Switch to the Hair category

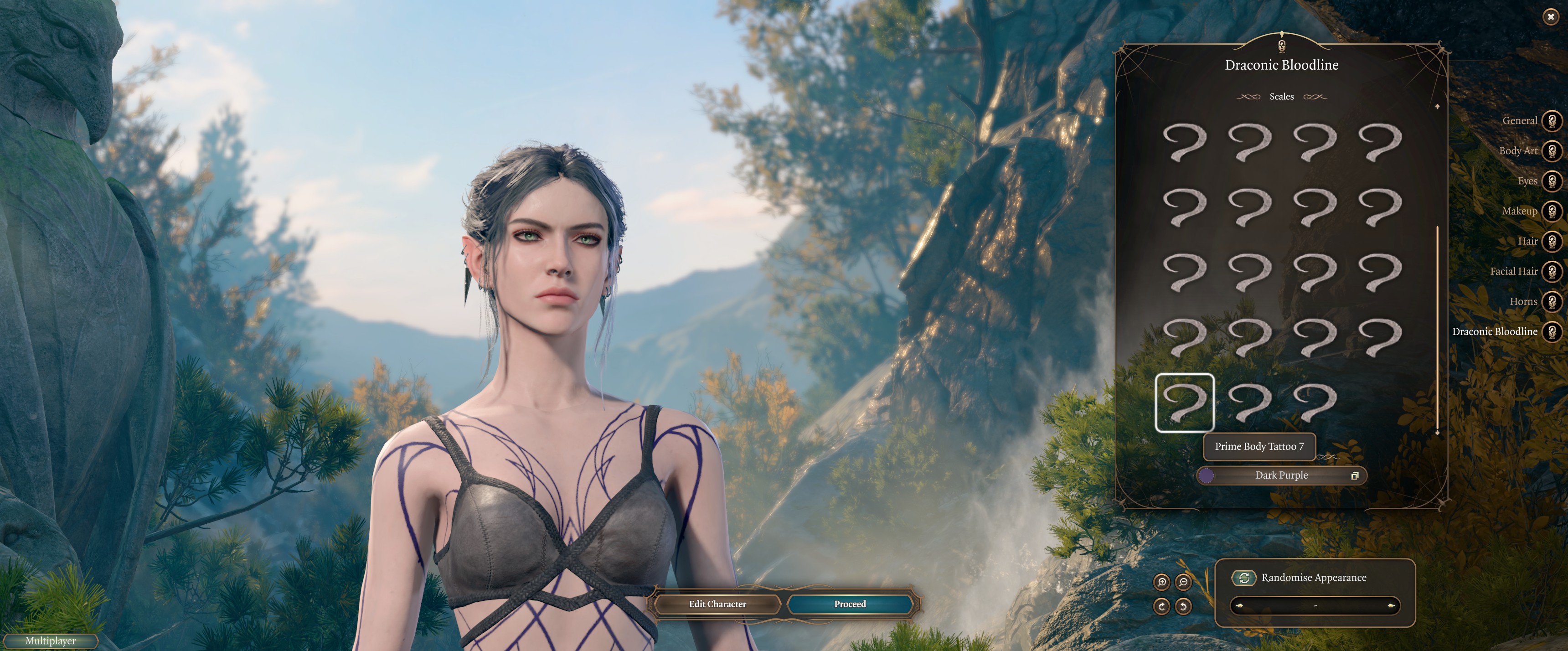tap(1552, 241)
